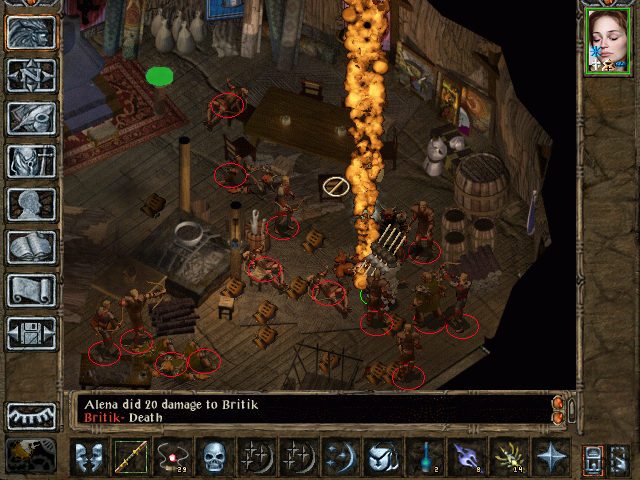
Task: Return to the game world view
Action: pos(31,33)
